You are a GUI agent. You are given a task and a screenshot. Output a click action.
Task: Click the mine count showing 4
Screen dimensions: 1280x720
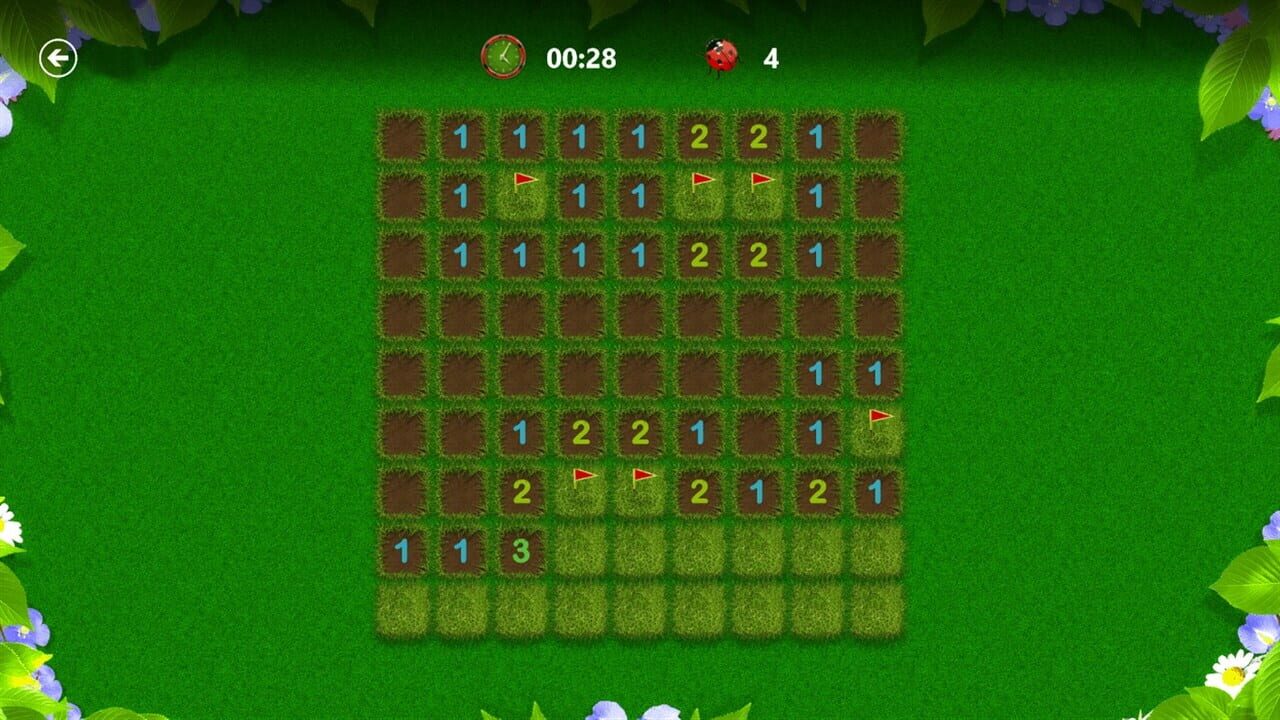click(x=766, y=57)
